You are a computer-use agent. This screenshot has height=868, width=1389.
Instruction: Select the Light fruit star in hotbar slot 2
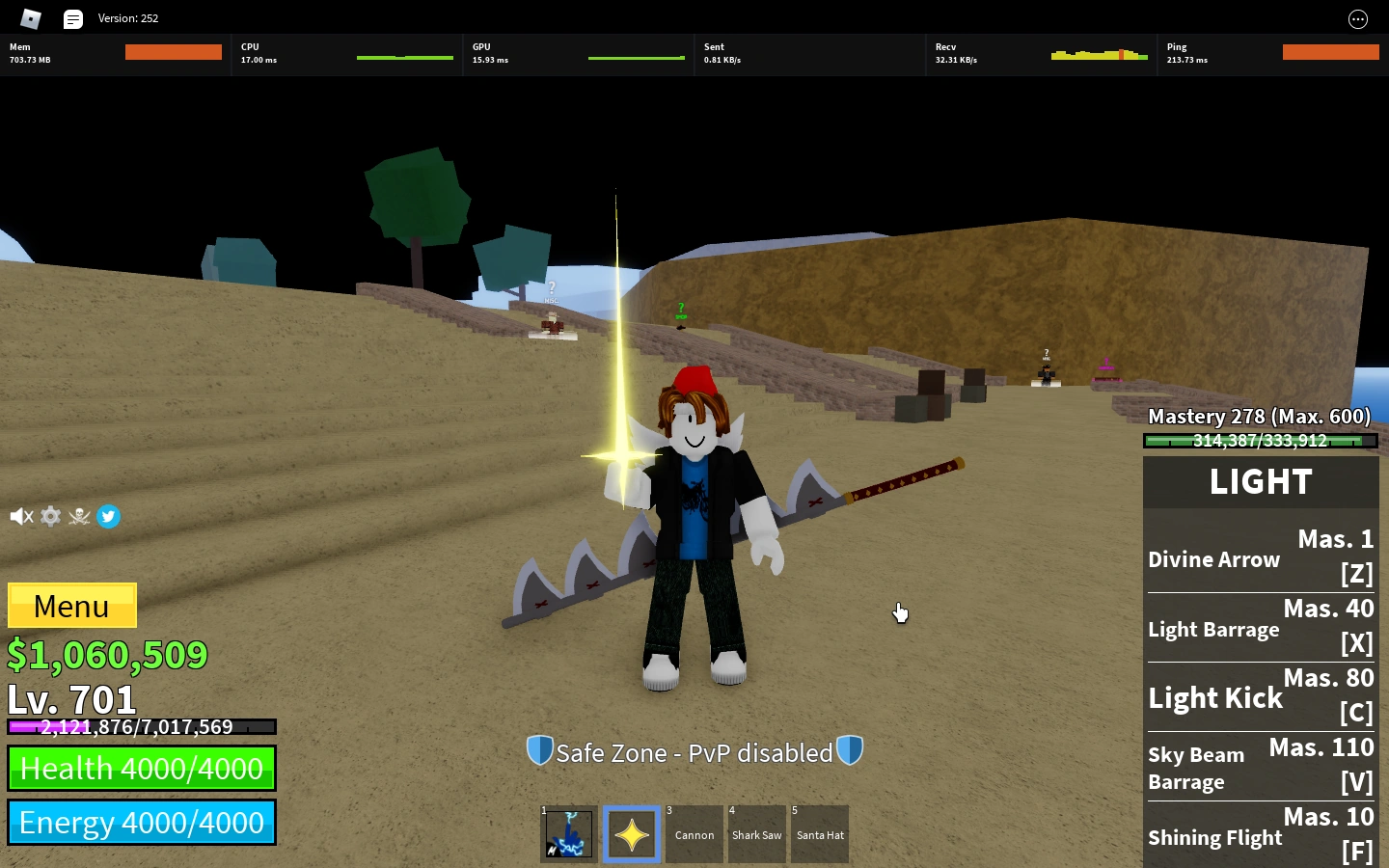631,833
